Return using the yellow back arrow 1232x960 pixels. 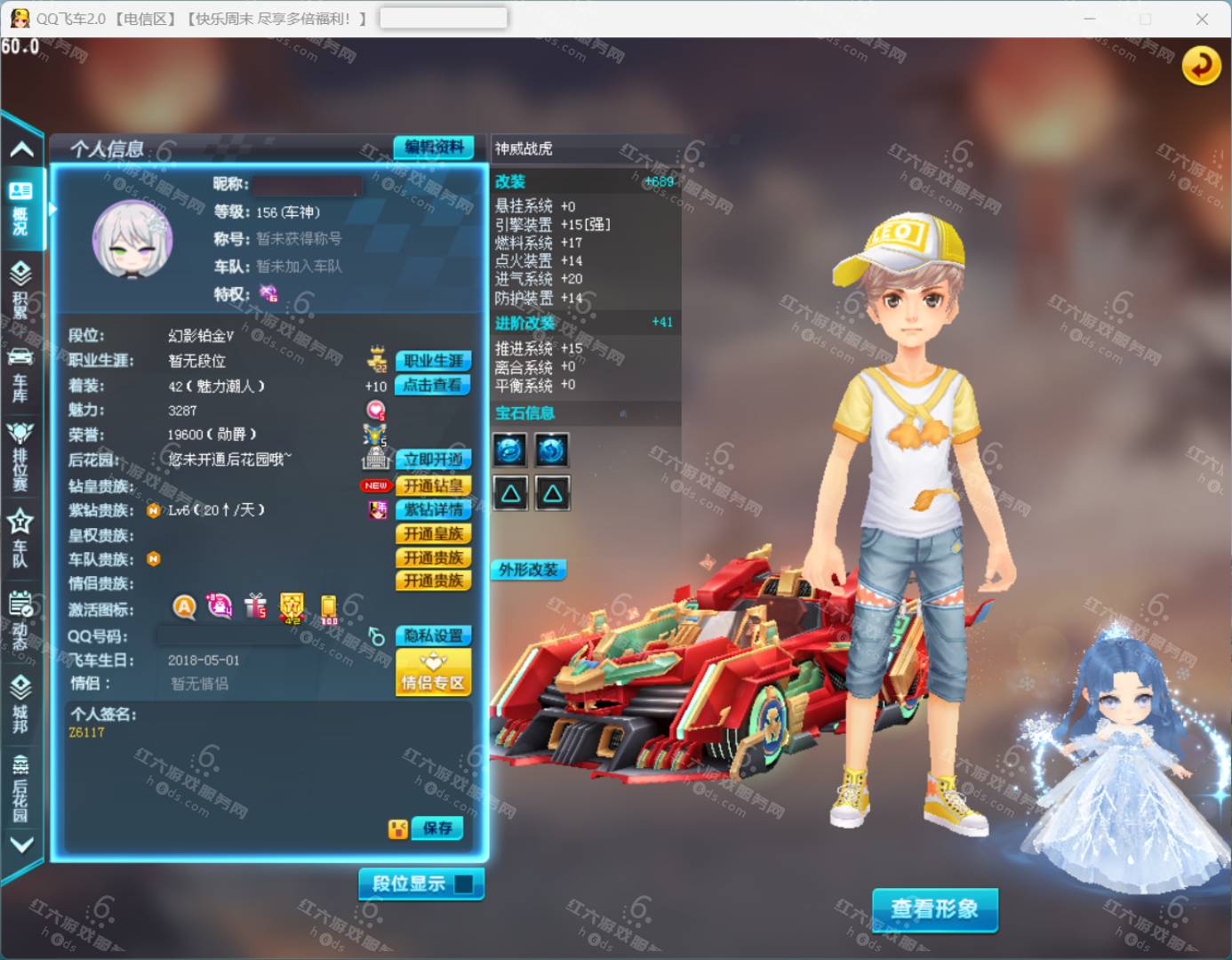(x=1201, y=66)
